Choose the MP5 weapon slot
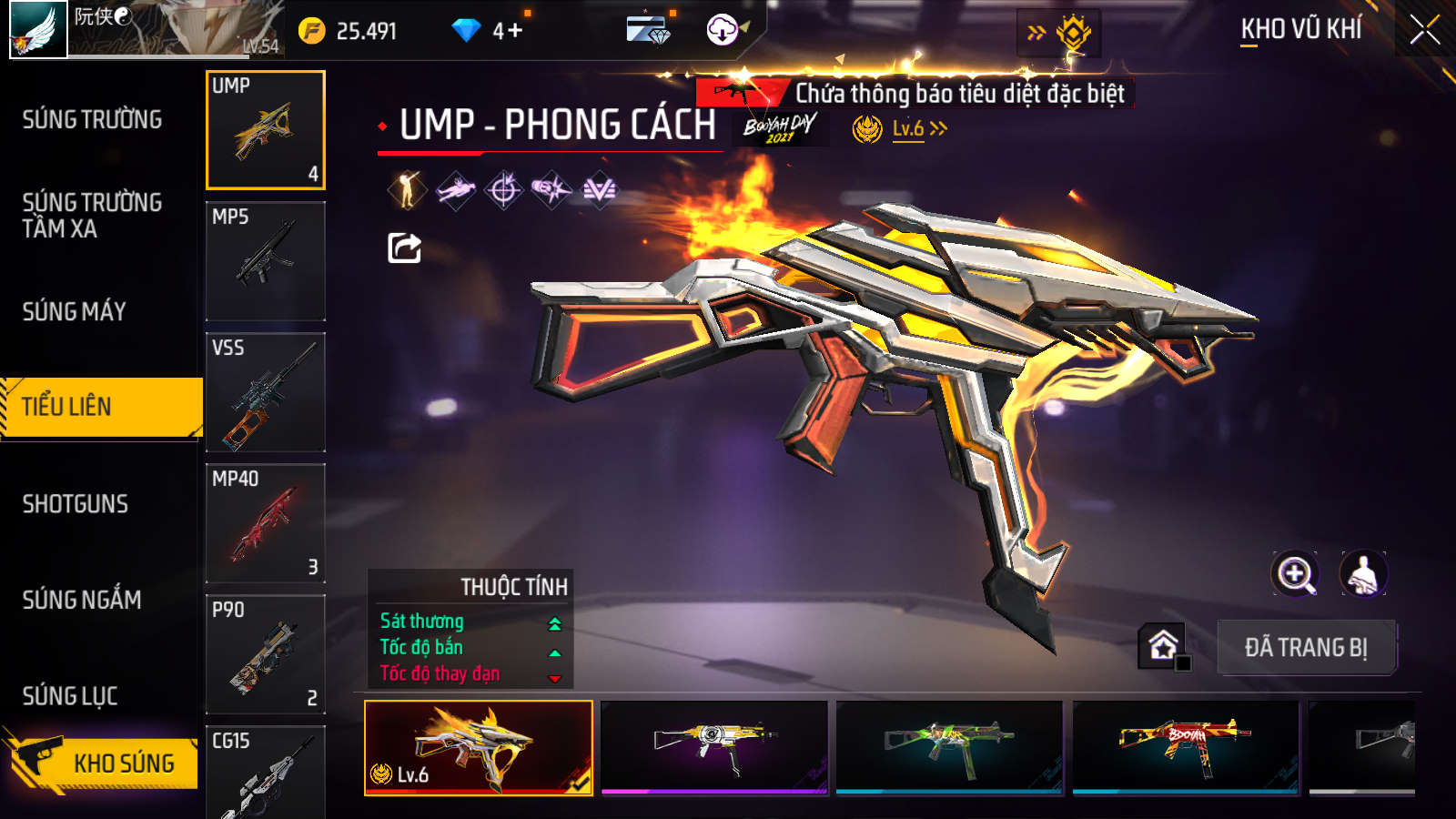 point(265,260)
